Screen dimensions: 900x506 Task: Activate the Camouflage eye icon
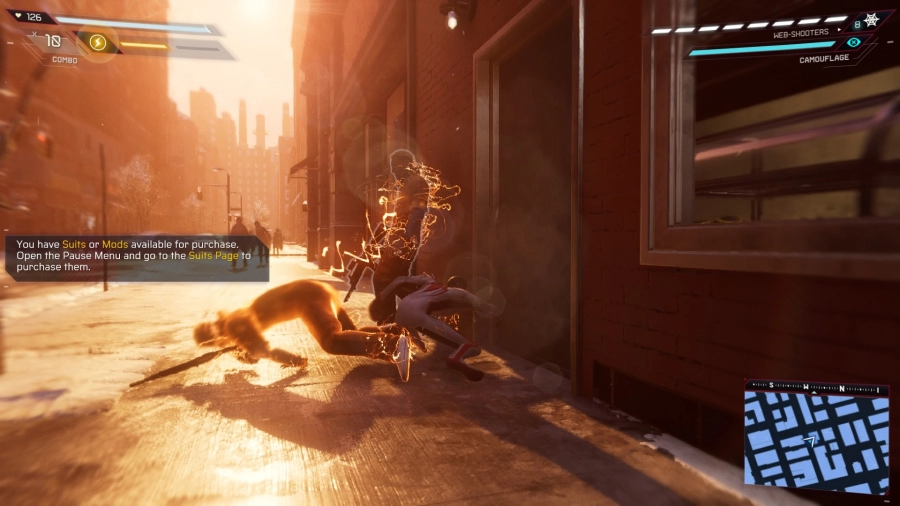coord(853,43)
